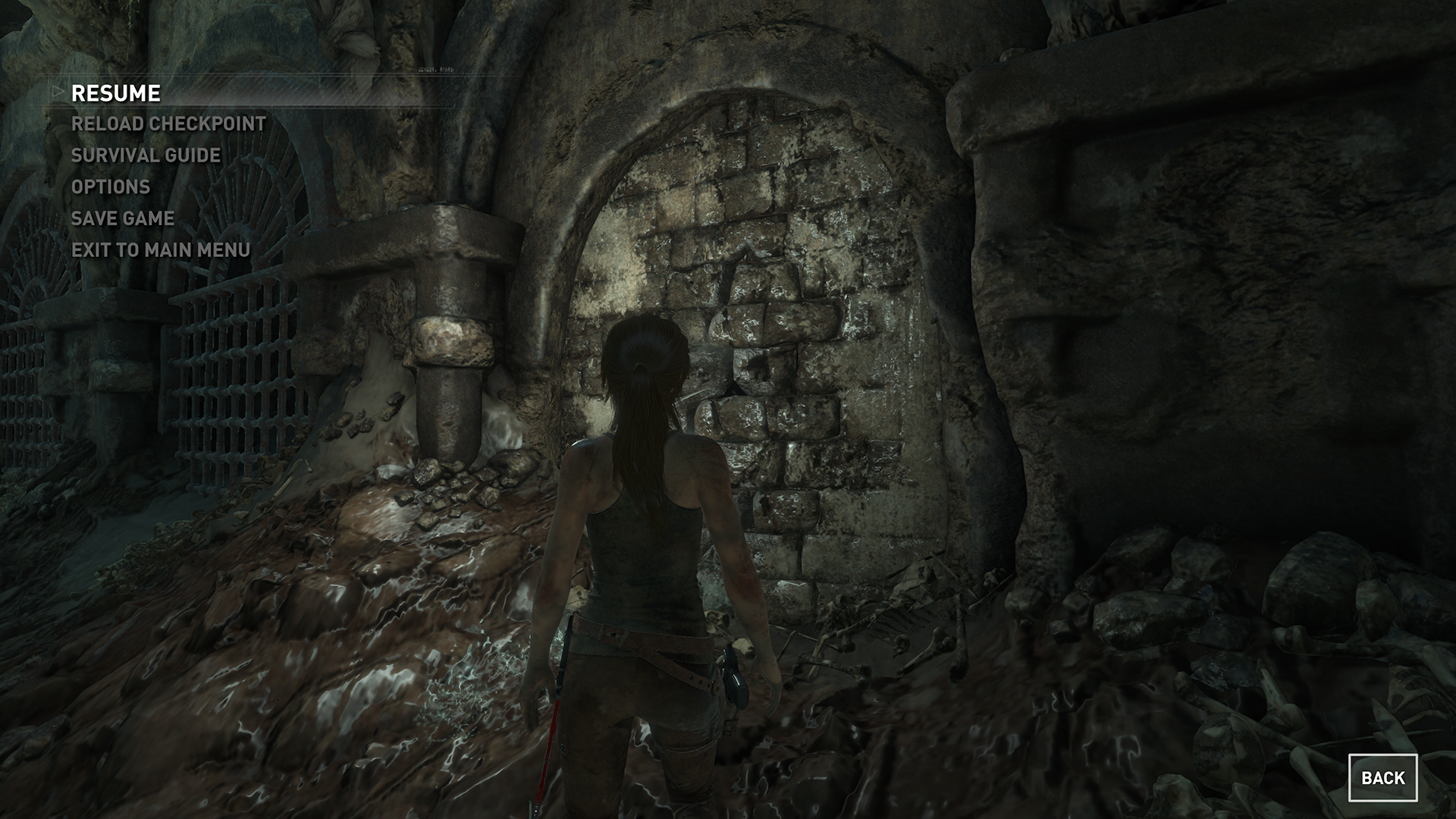Click the Back button
The image size is (1456, 819).
point(1382,777)
